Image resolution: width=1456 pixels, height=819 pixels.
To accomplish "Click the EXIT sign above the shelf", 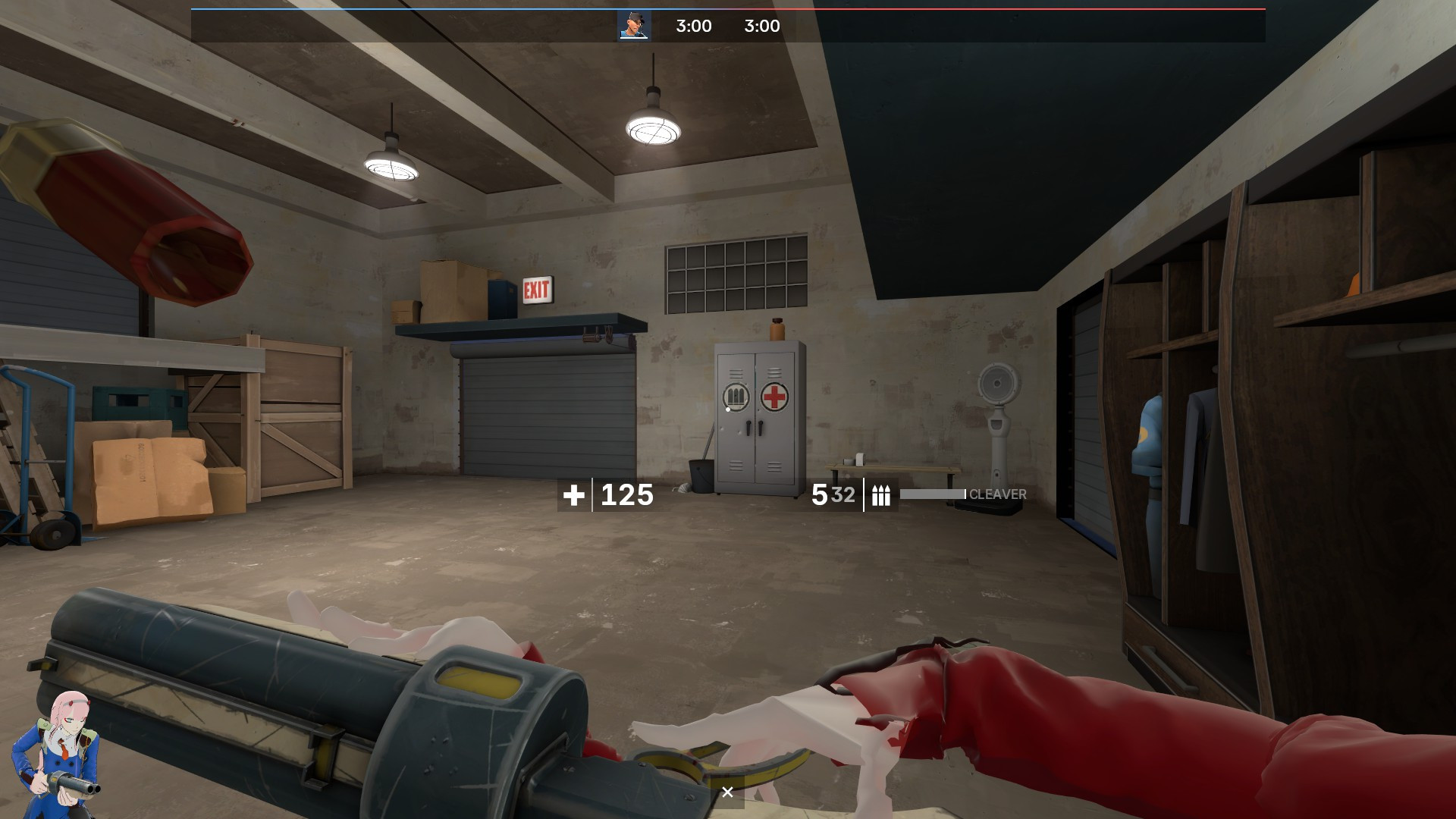I will [x=538, y=288].
